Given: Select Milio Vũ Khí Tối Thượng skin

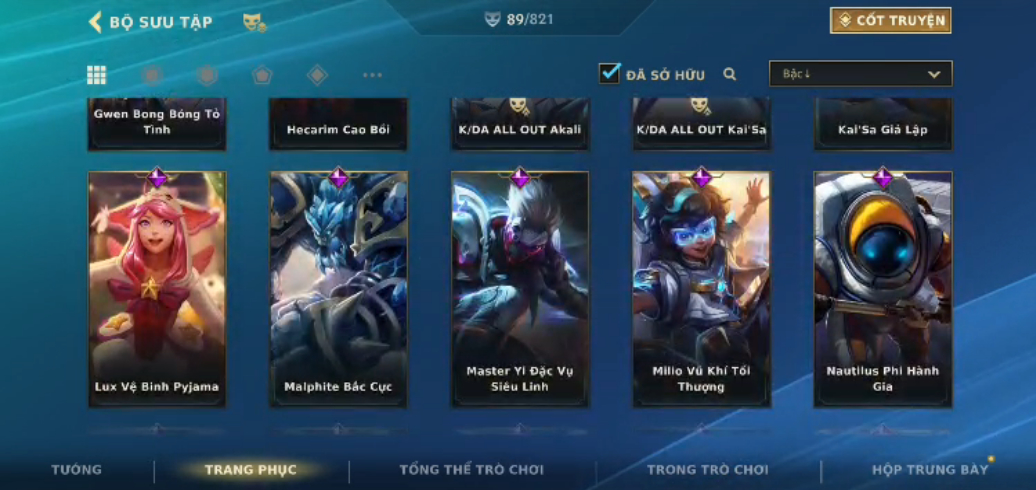Looking at the screenshot, I should tap(701, 289).
